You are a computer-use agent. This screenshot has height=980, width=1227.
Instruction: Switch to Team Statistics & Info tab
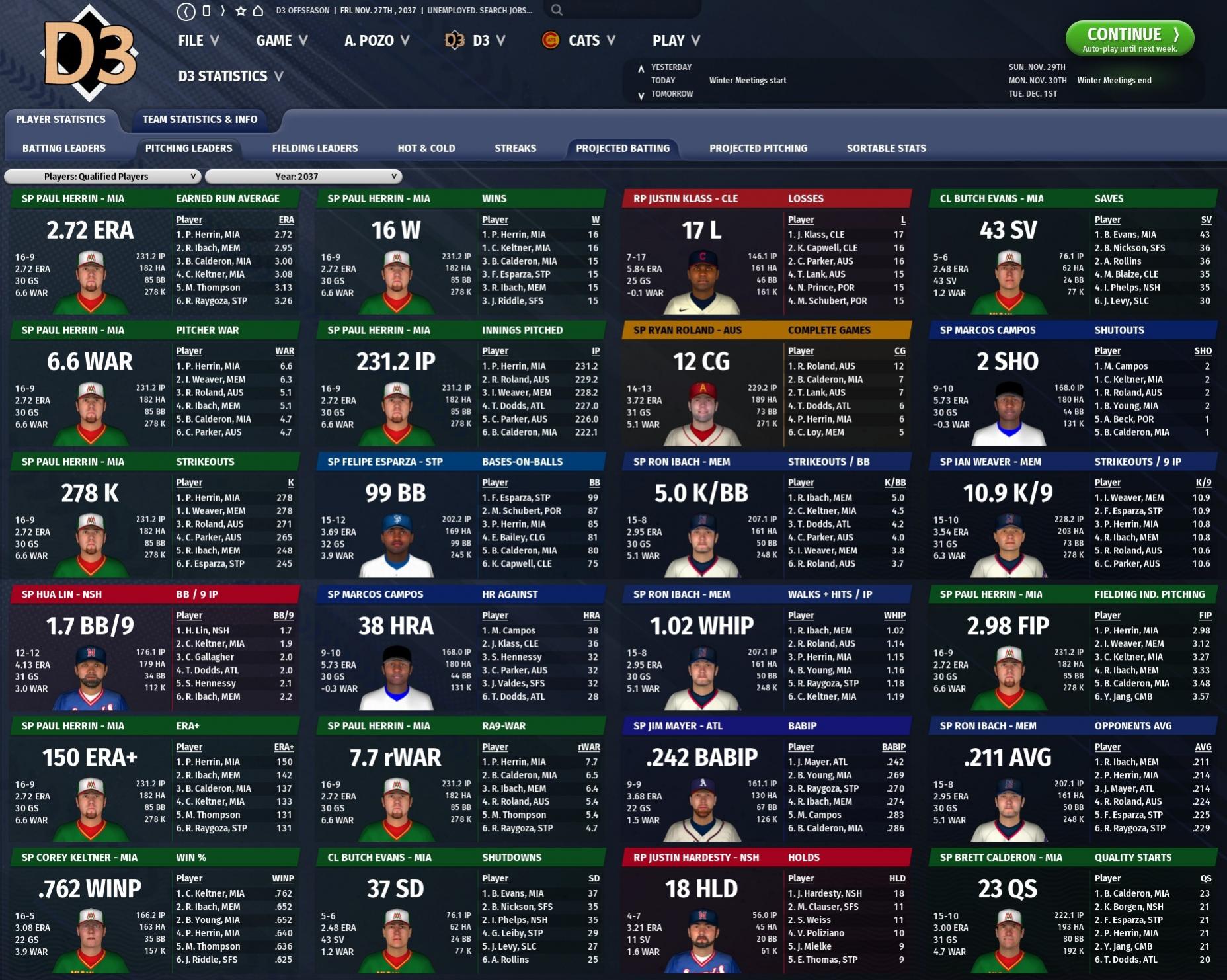click(200, 120)
